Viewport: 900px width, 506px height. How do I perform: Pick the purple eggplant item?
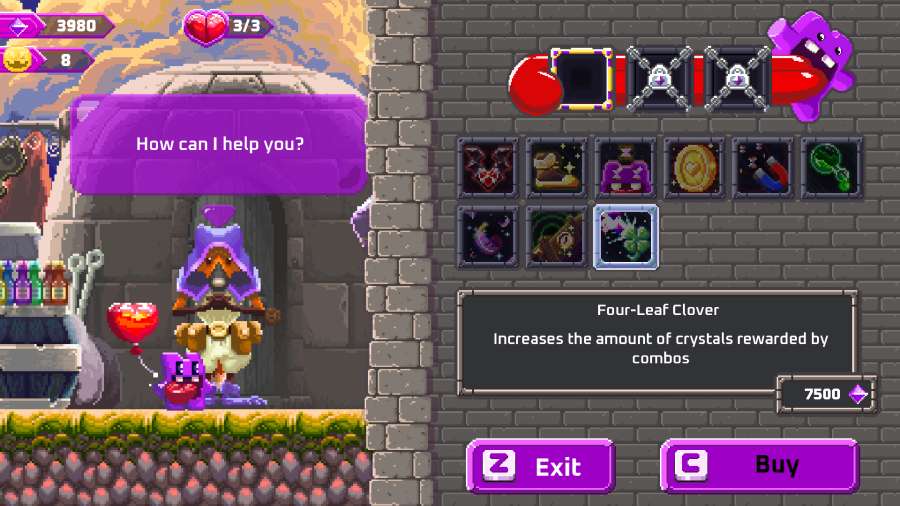(489, 237)
